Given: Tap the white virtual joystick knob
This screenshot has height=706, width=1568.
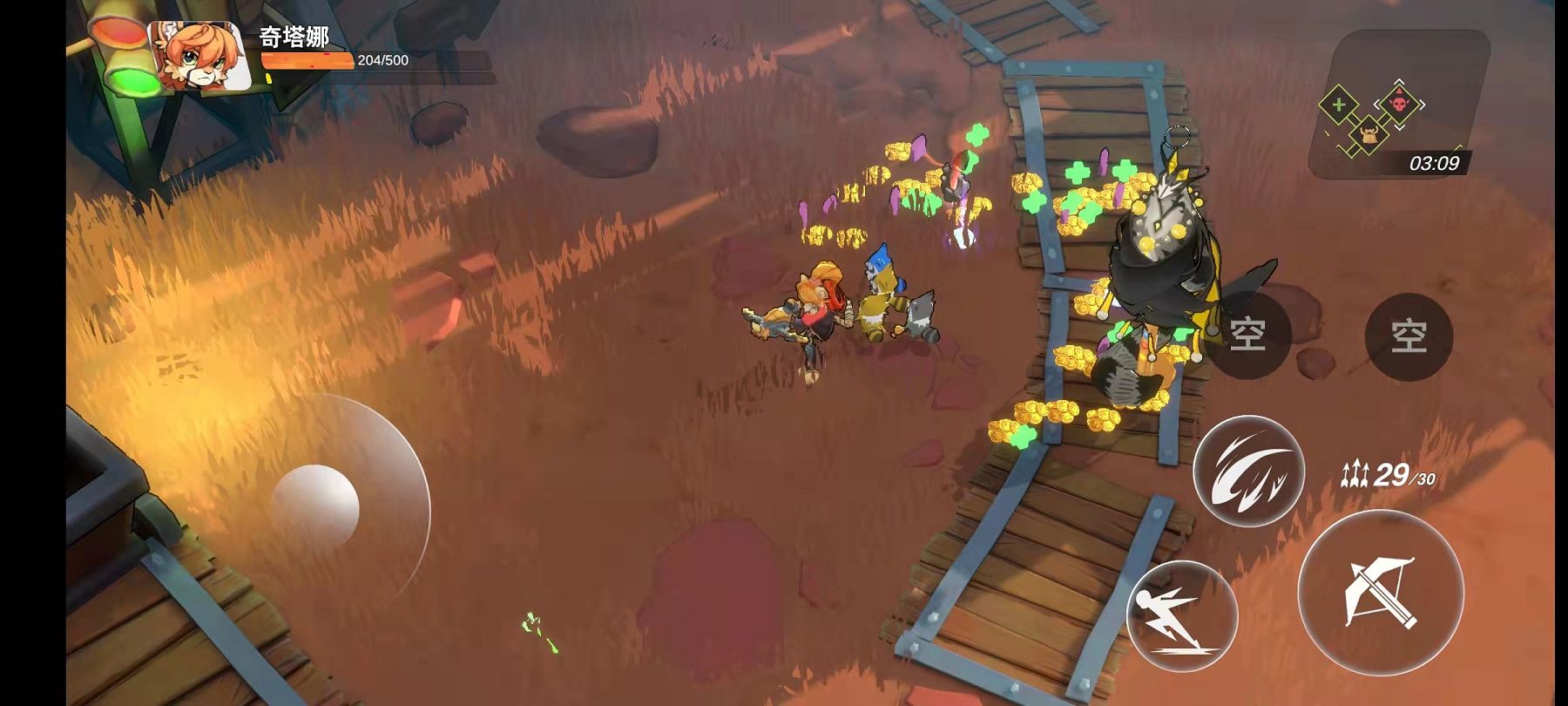Looking at the screenshot, I should click(316, 507).
